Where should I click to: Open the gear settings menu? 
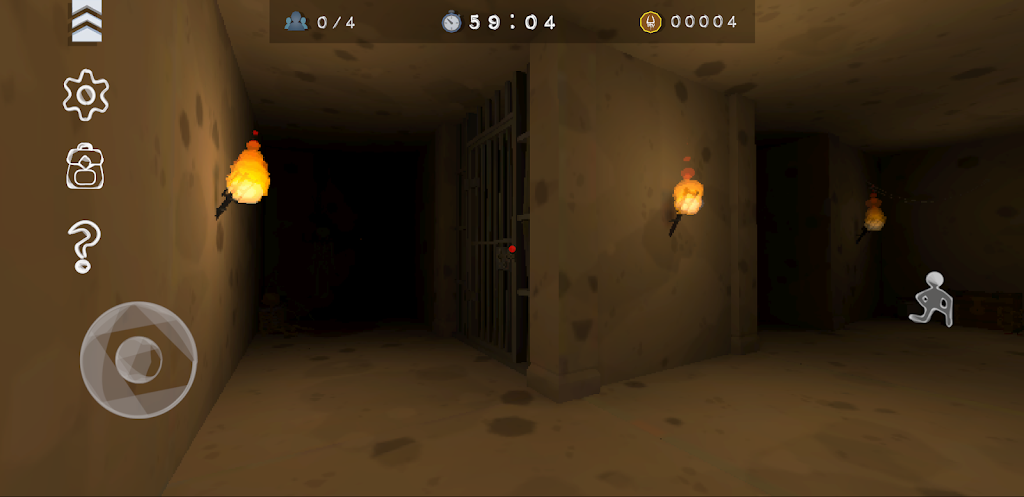86,95
